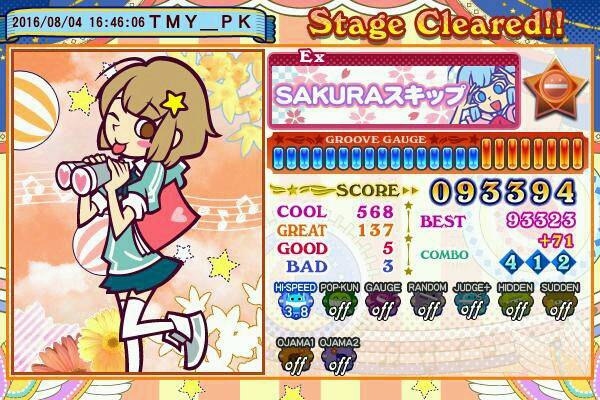Select the SAKURAスキップ song banner
600x400 pixels.
(x=394, y=92)
